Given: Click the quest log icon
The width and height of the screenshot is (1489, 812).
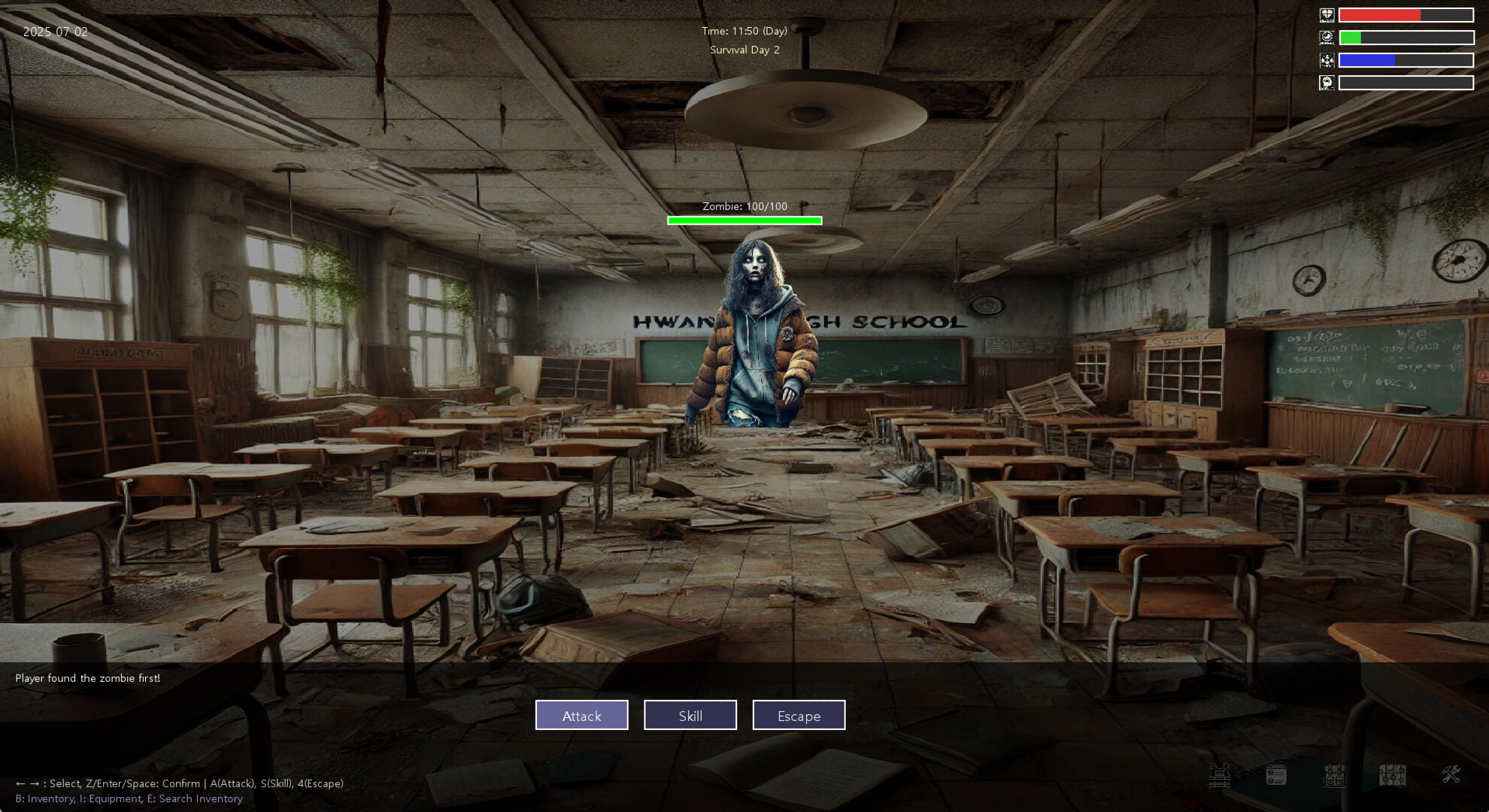Looking at the screenshot, I should pos(1276,776).
